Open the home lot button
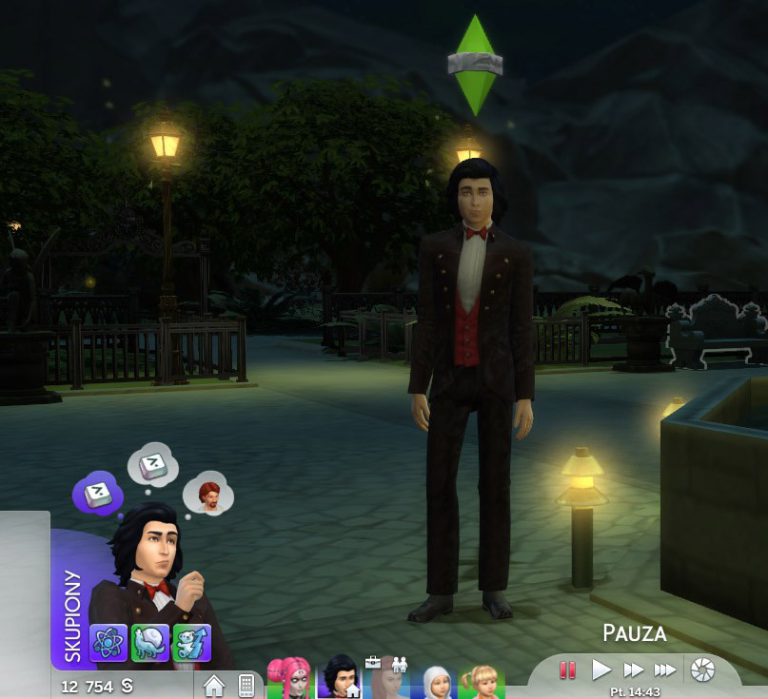Image resolution: width=768 pixels, height=699 pixels. [x=214, y=685]
